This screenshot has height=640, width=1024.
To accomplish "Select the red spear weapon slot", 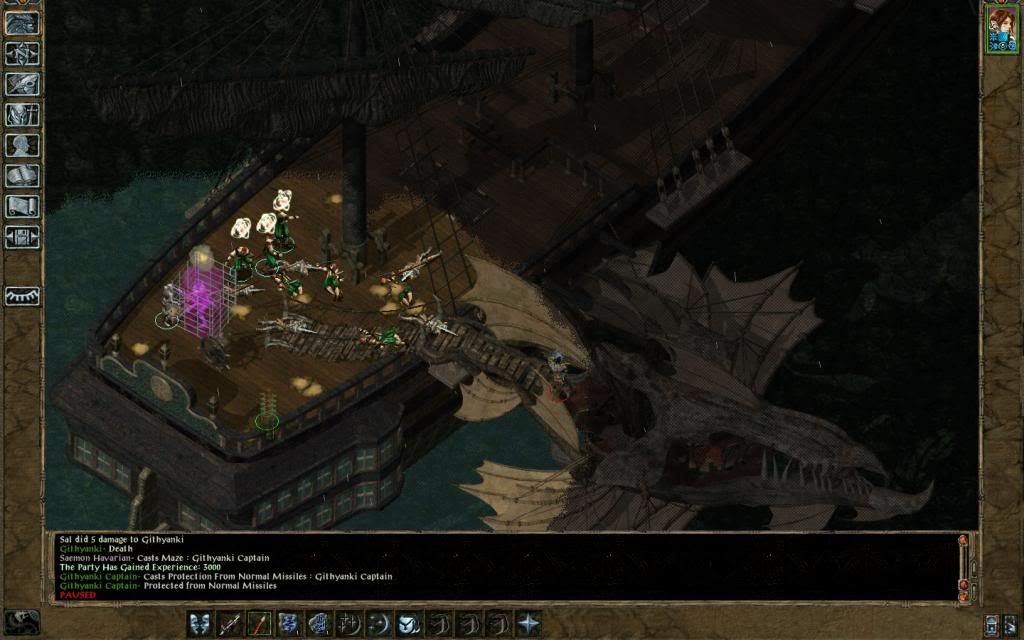I will (259, 623).
